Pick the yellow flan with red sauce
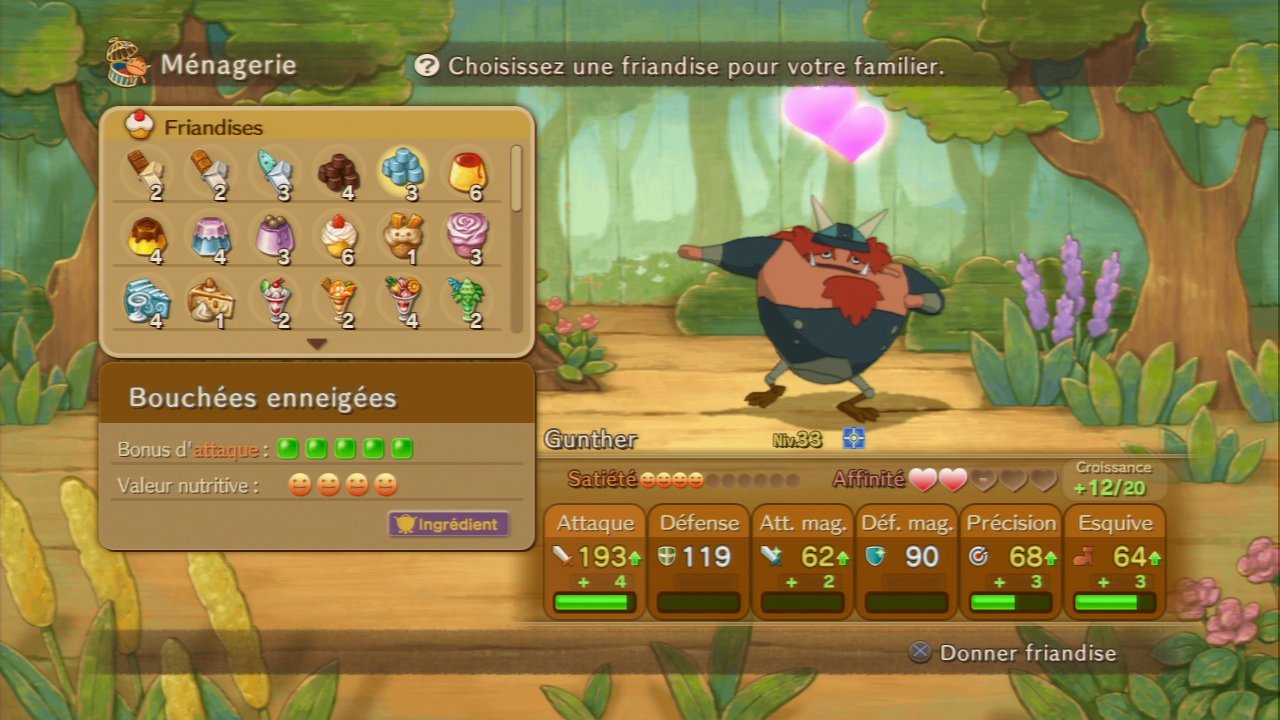 [466, 172]
